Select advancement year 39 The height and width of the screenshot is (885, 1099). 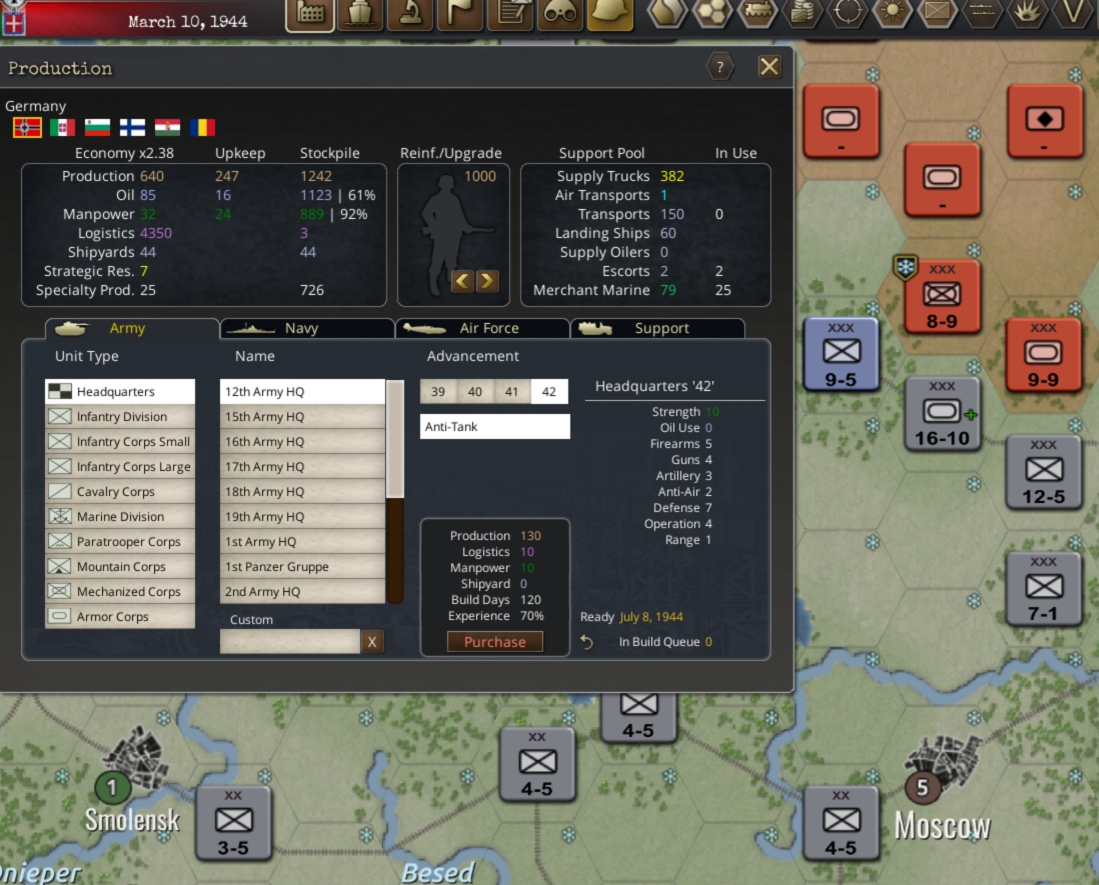pos(438,392)
